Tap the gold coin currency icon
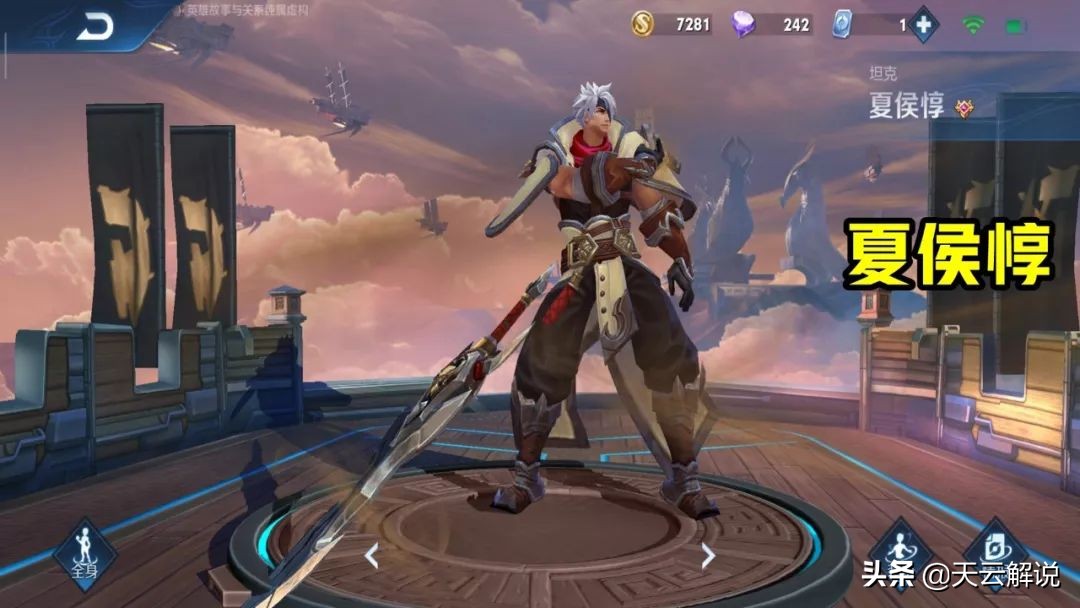The width and height of the screenshot is (1080, 608). pos(642,25)
